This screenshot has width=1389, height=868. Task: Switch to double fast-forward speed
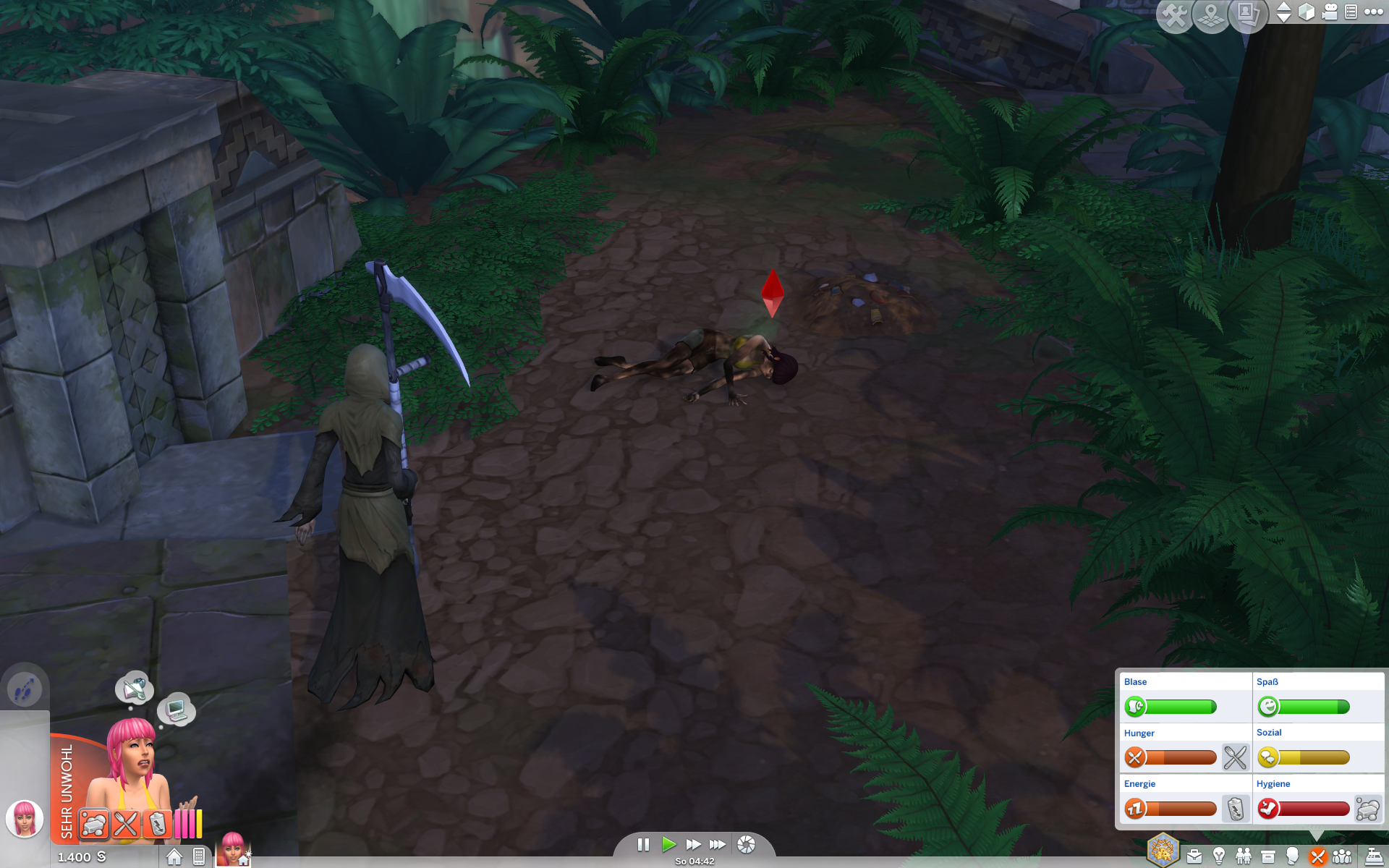(693, 844)
